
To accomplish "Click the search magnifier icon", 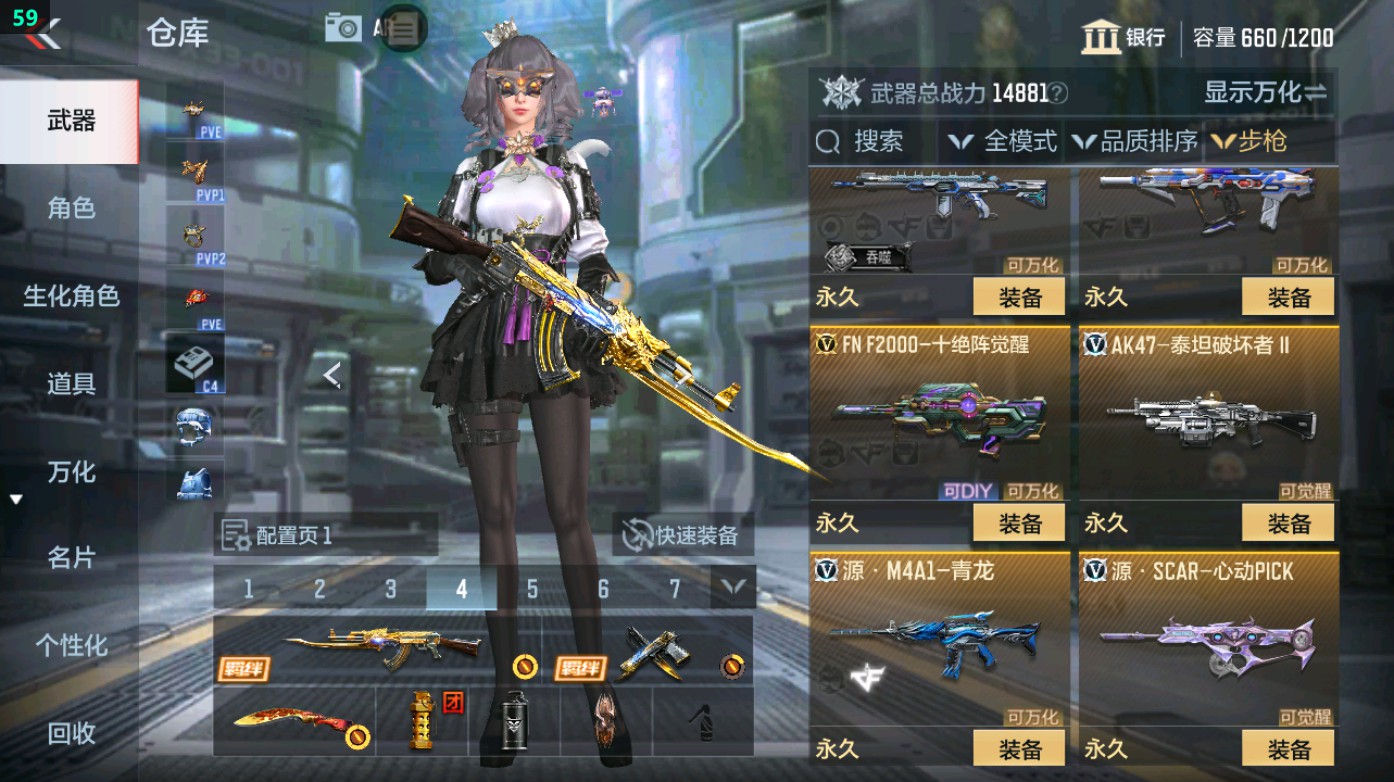I will click(x=826, y=141).
